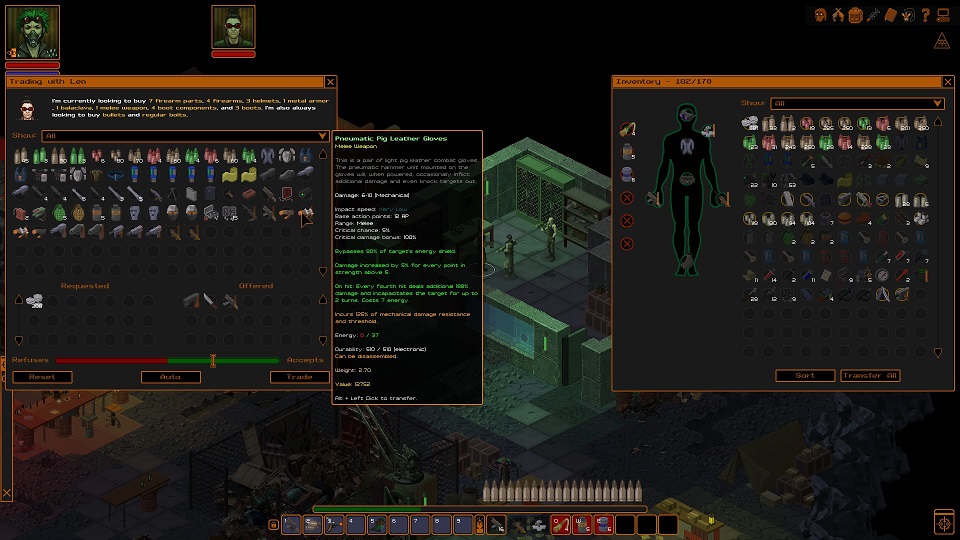This screenshot has height=540, width=960.
Task: Select the pneumatic gloves in trader's stock
Action: 308,212
